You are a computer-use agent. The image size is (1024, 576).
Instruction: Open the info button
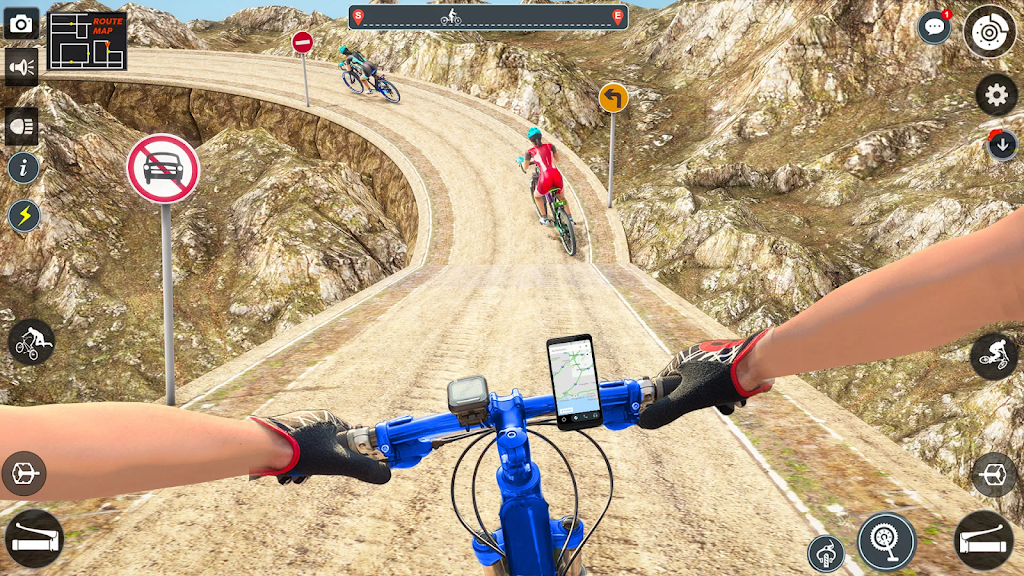click(x=23, y=167)
